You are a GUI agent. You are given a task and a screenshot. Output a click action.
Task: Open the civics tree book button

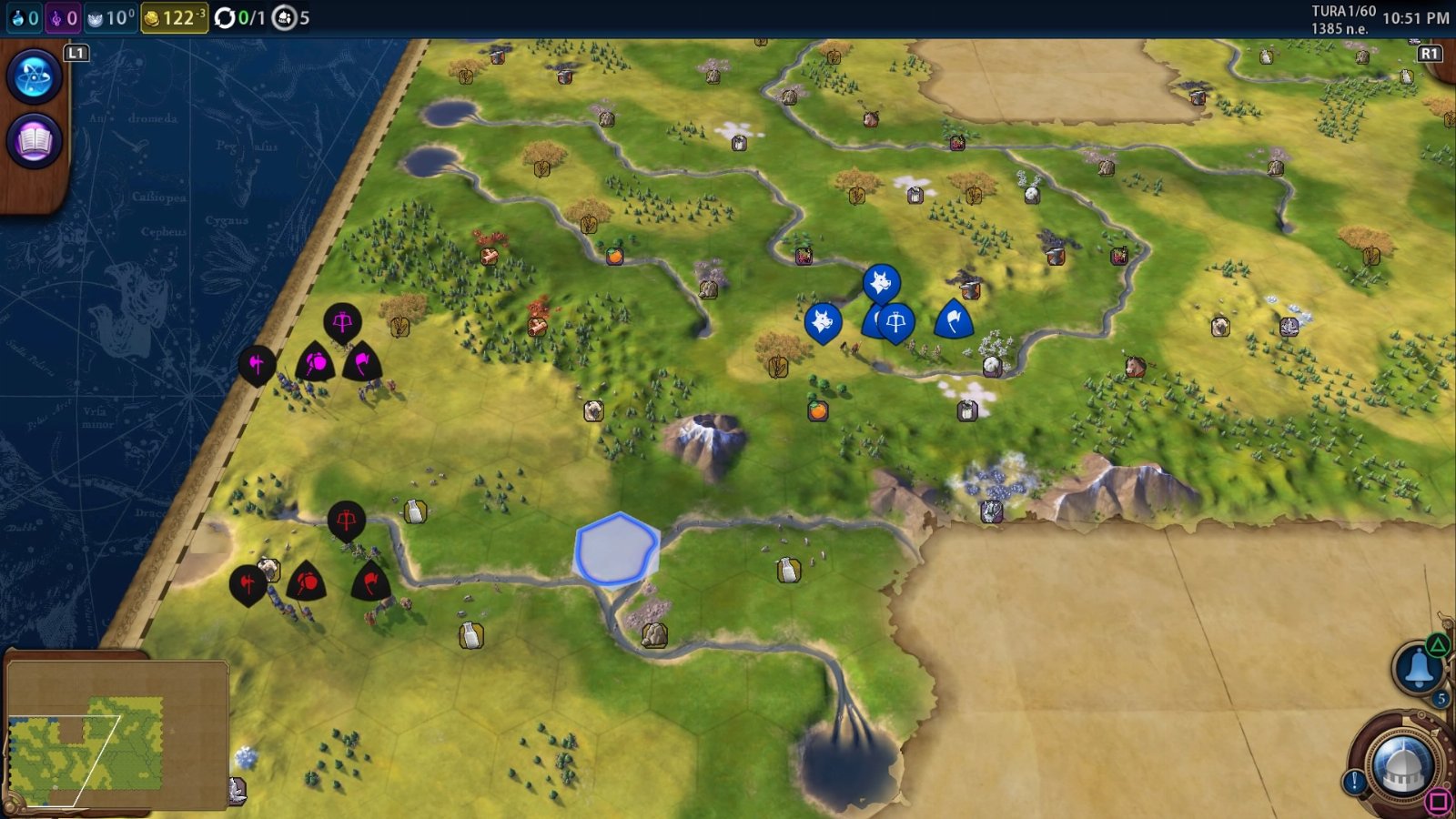click(x=34, y=142)
